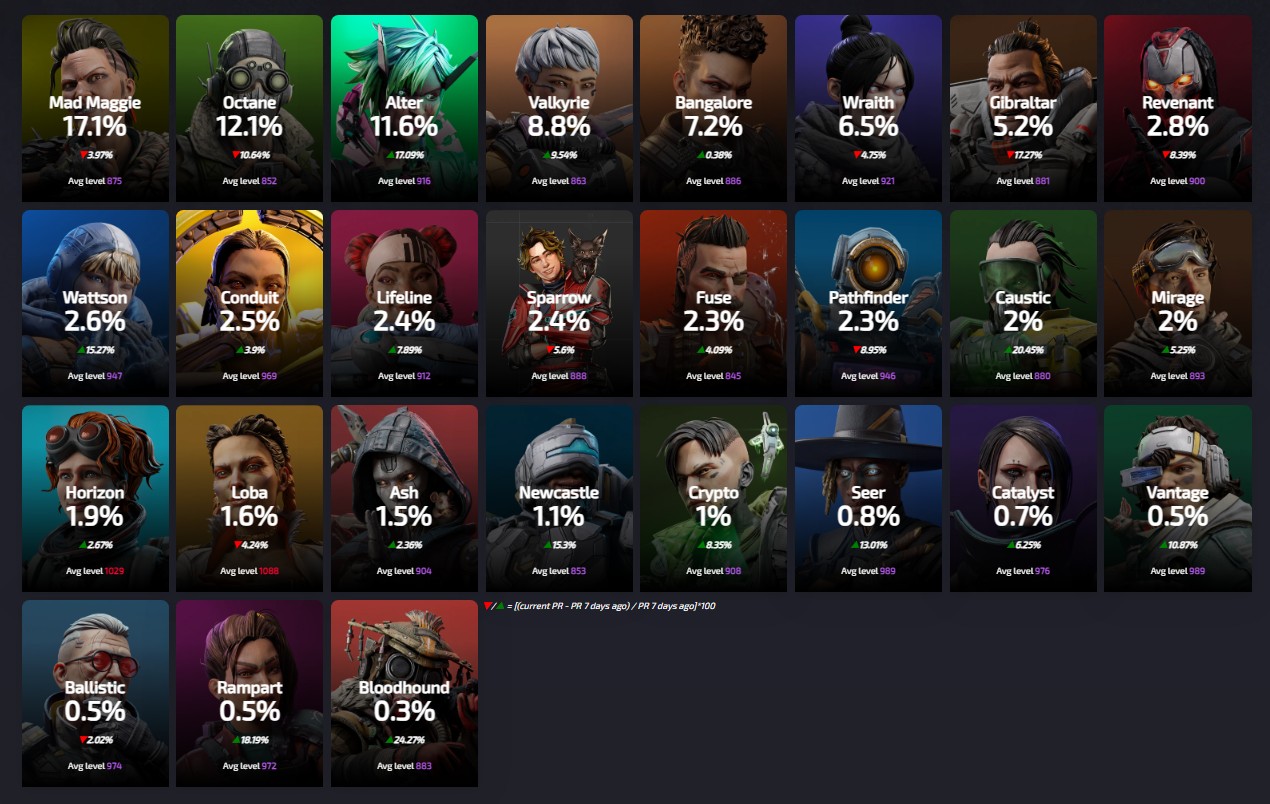Choose the Alter legend tile
Screen dimensions: 1270x804
pos(404,108)
